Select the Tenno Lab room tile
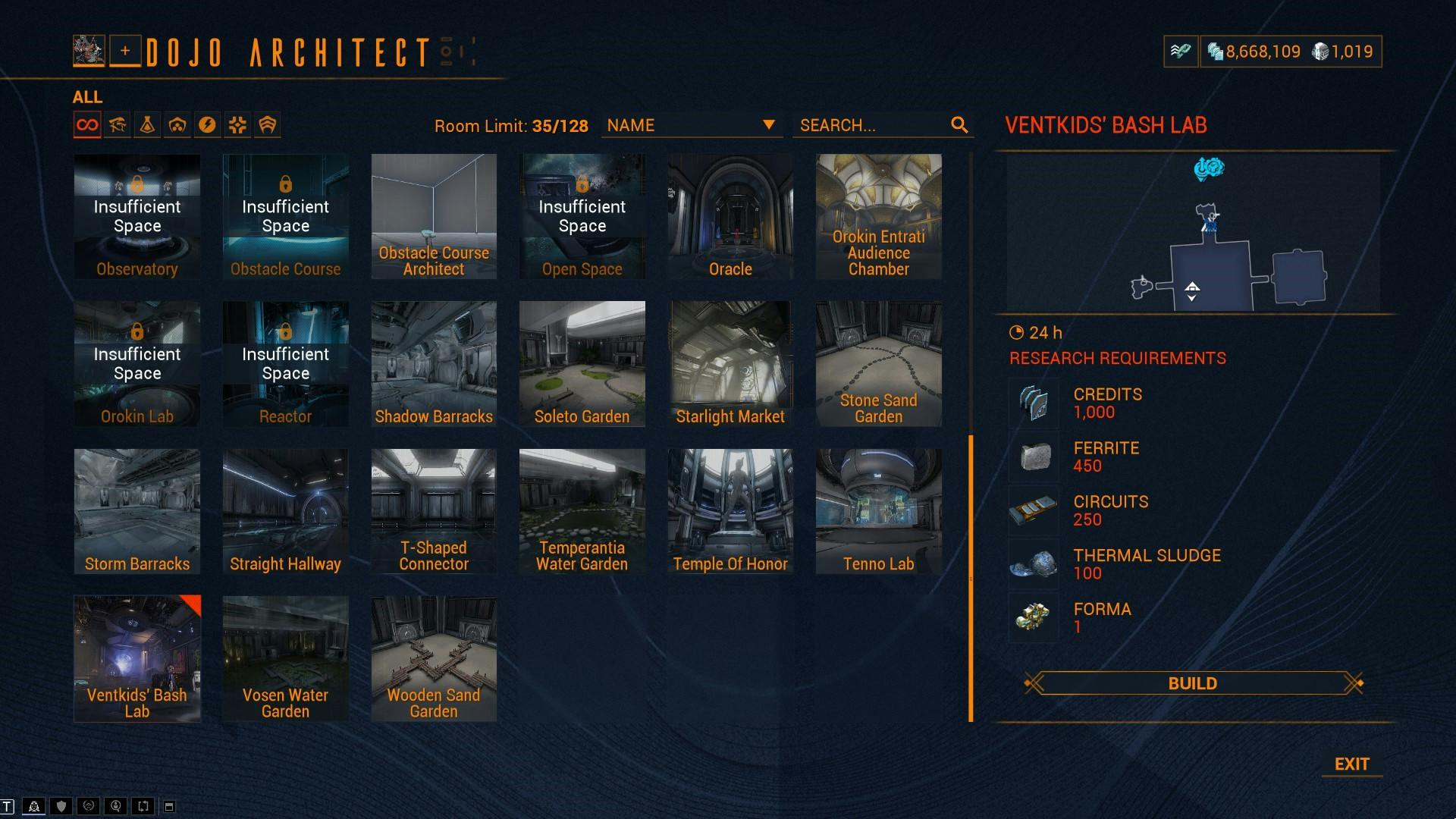 (x=877, y=510)
